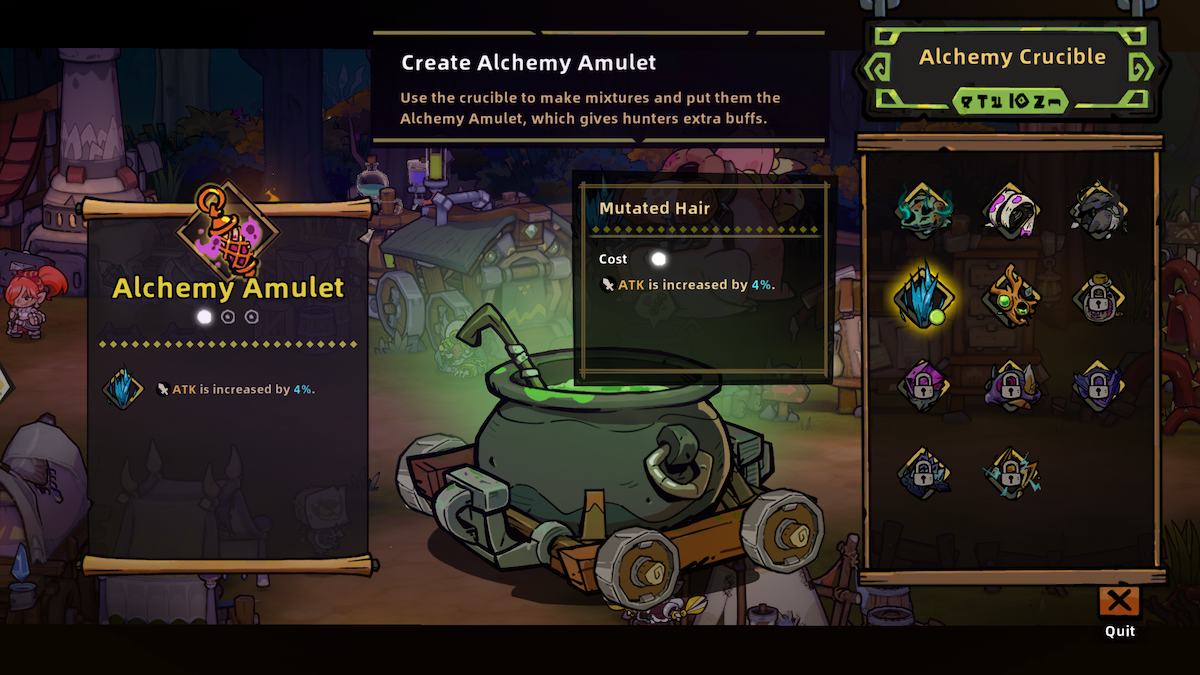Screen dimensions: 1200x675
Task: Choose the teal tentacle spotted ingredient
Action: pyautogui.click(x=922, y=211)
